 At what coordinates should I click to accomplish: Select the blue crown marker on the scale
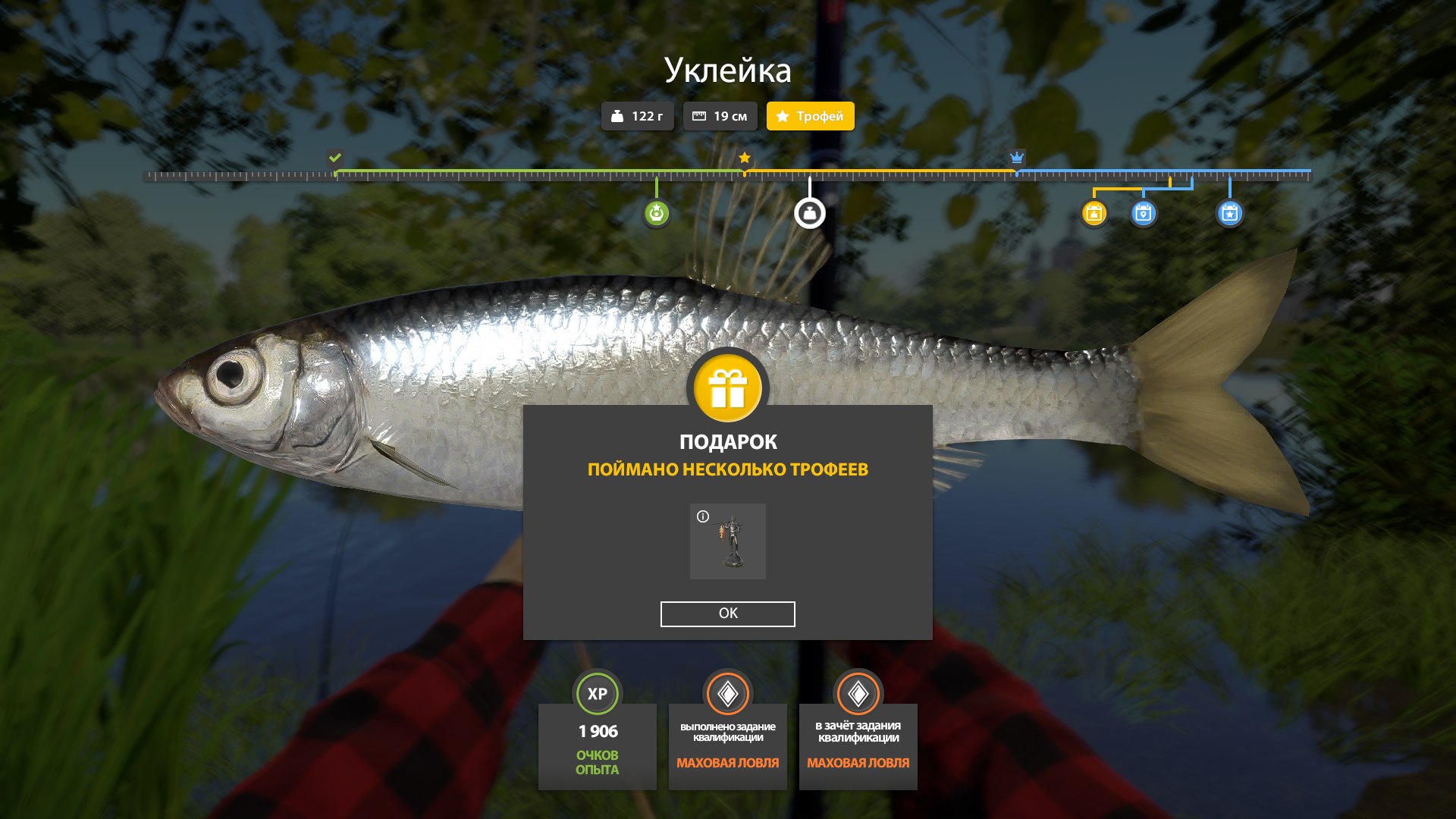coord(1016,158)
